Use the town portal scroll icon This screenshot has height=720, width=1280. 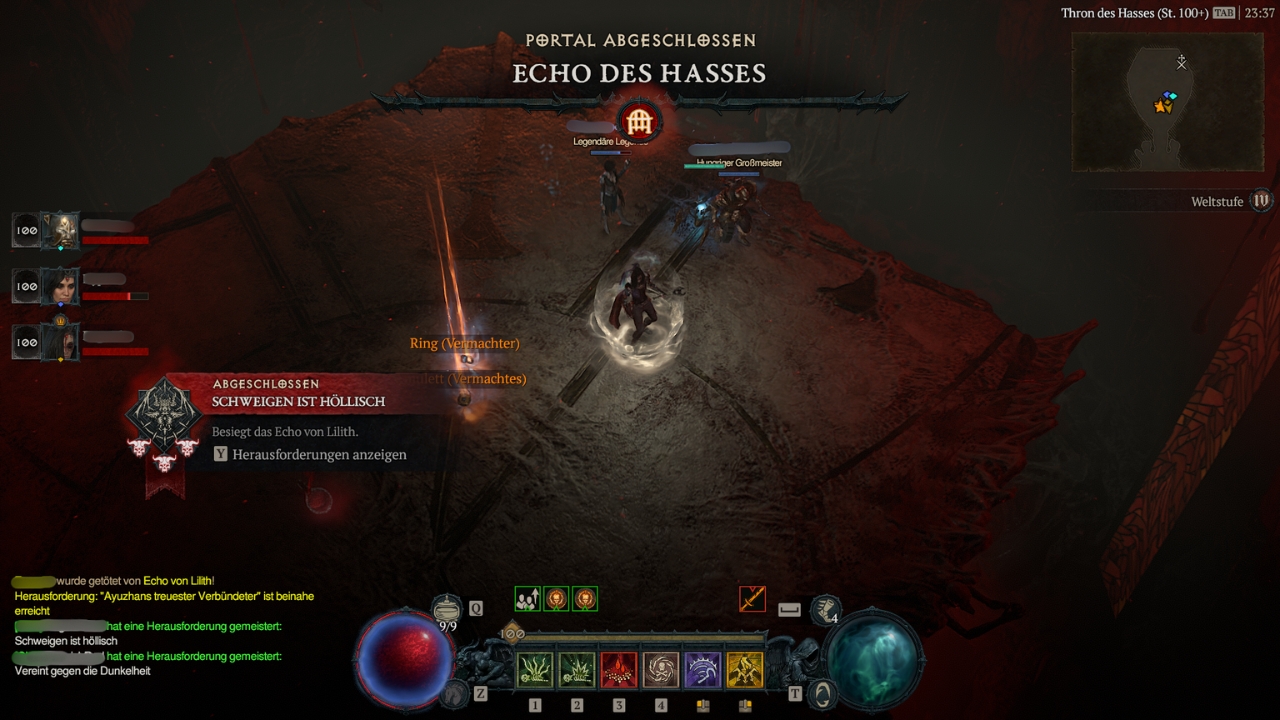tap(822, 692)
